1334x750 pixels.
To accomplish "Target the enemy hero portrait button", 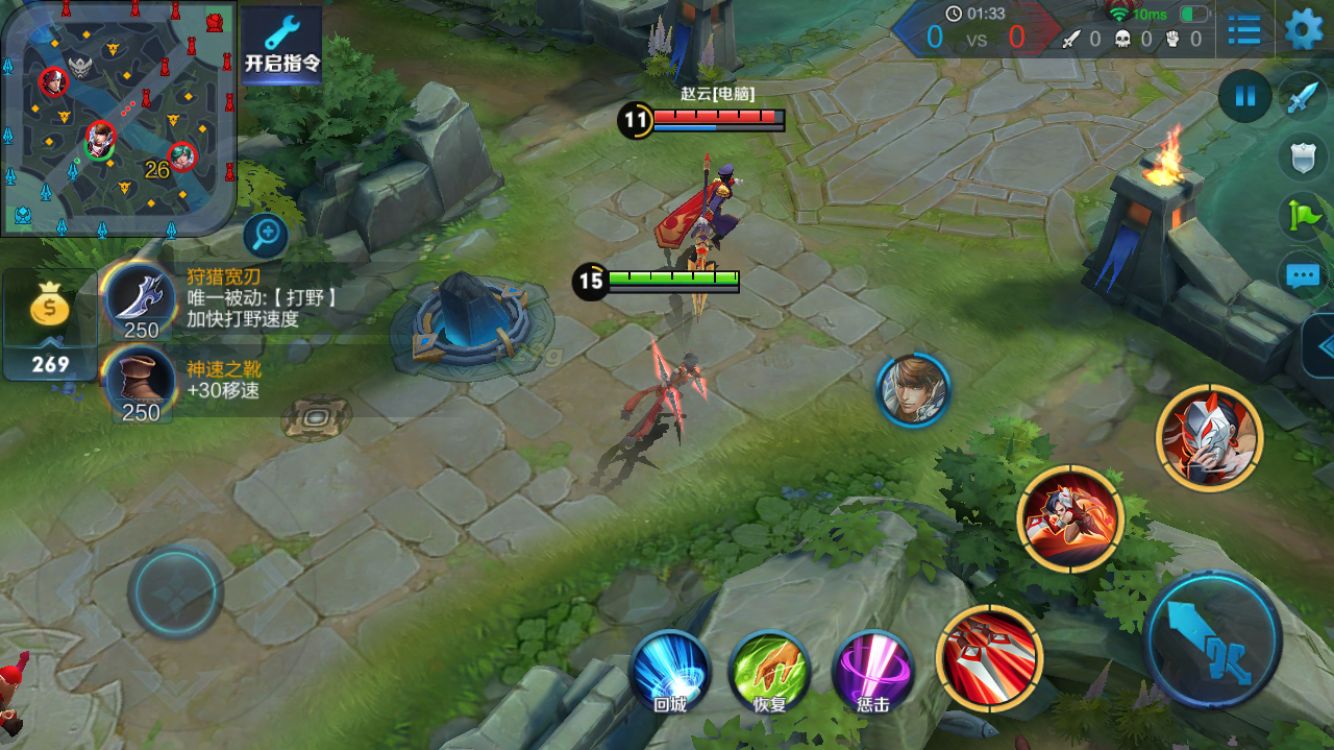I will tap(913, 390).
